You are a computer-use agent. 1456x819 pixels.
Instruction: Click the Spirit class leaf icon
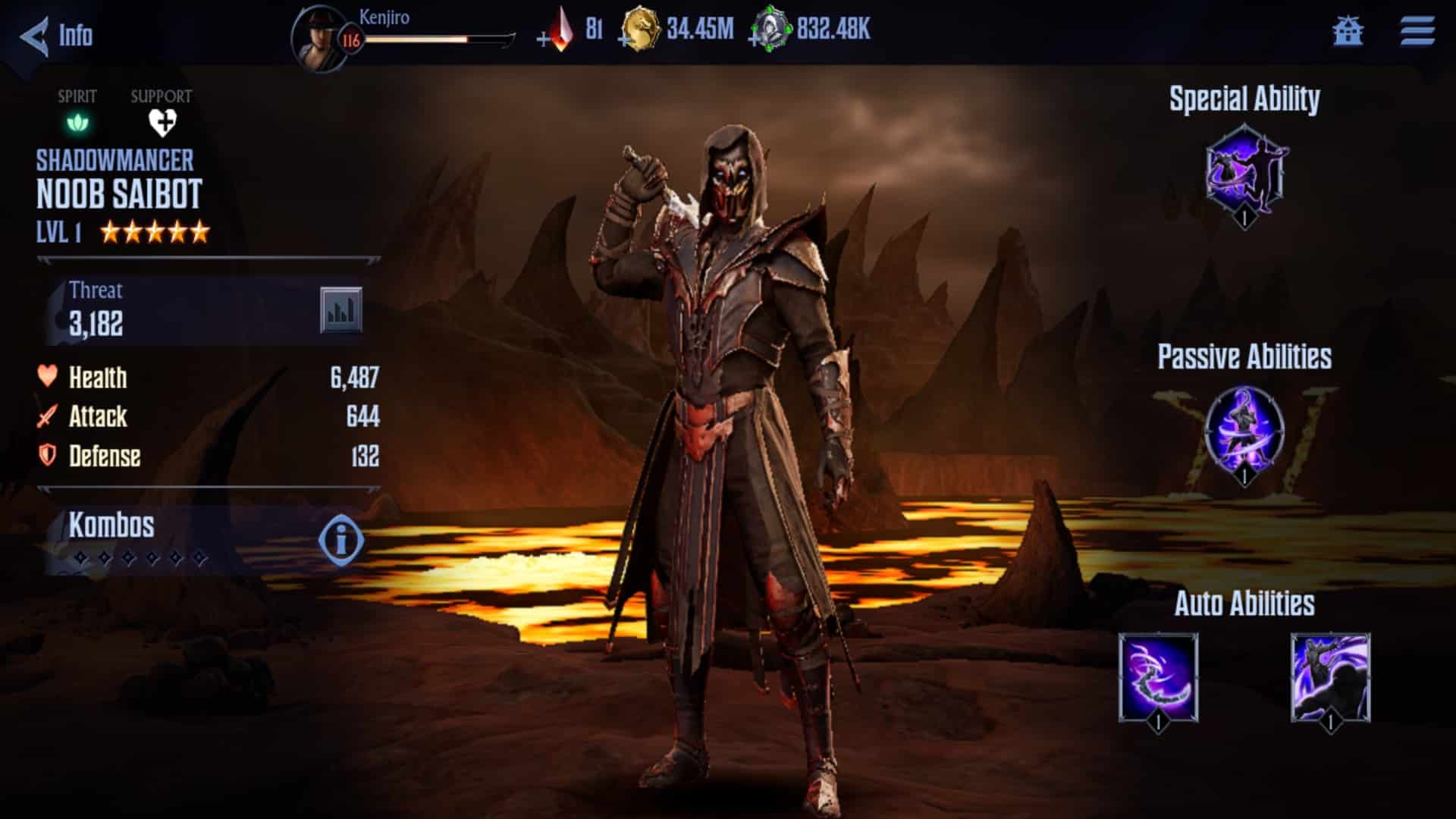pos(77,122)
